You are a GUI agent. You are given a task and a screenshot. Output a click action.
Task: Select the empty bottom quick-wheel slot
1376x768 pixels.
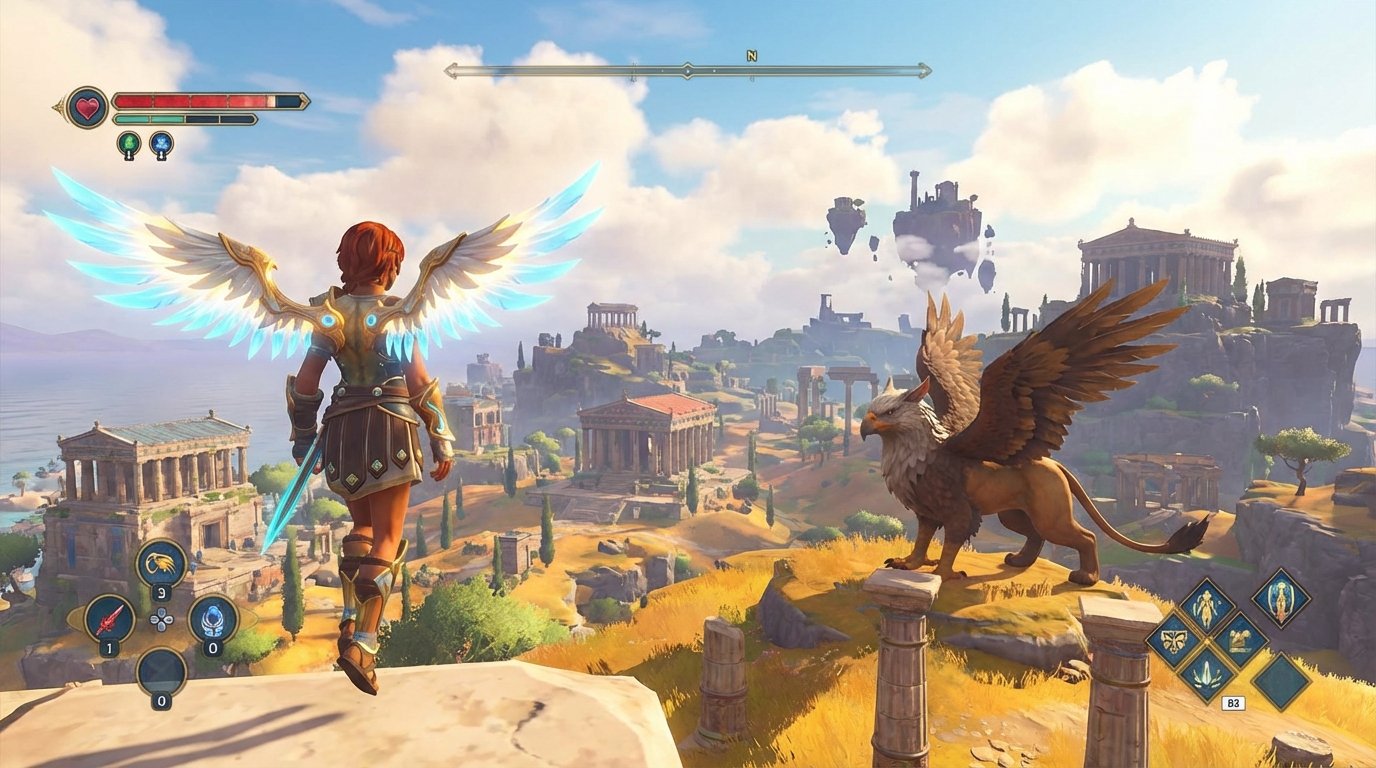(160, 671)
